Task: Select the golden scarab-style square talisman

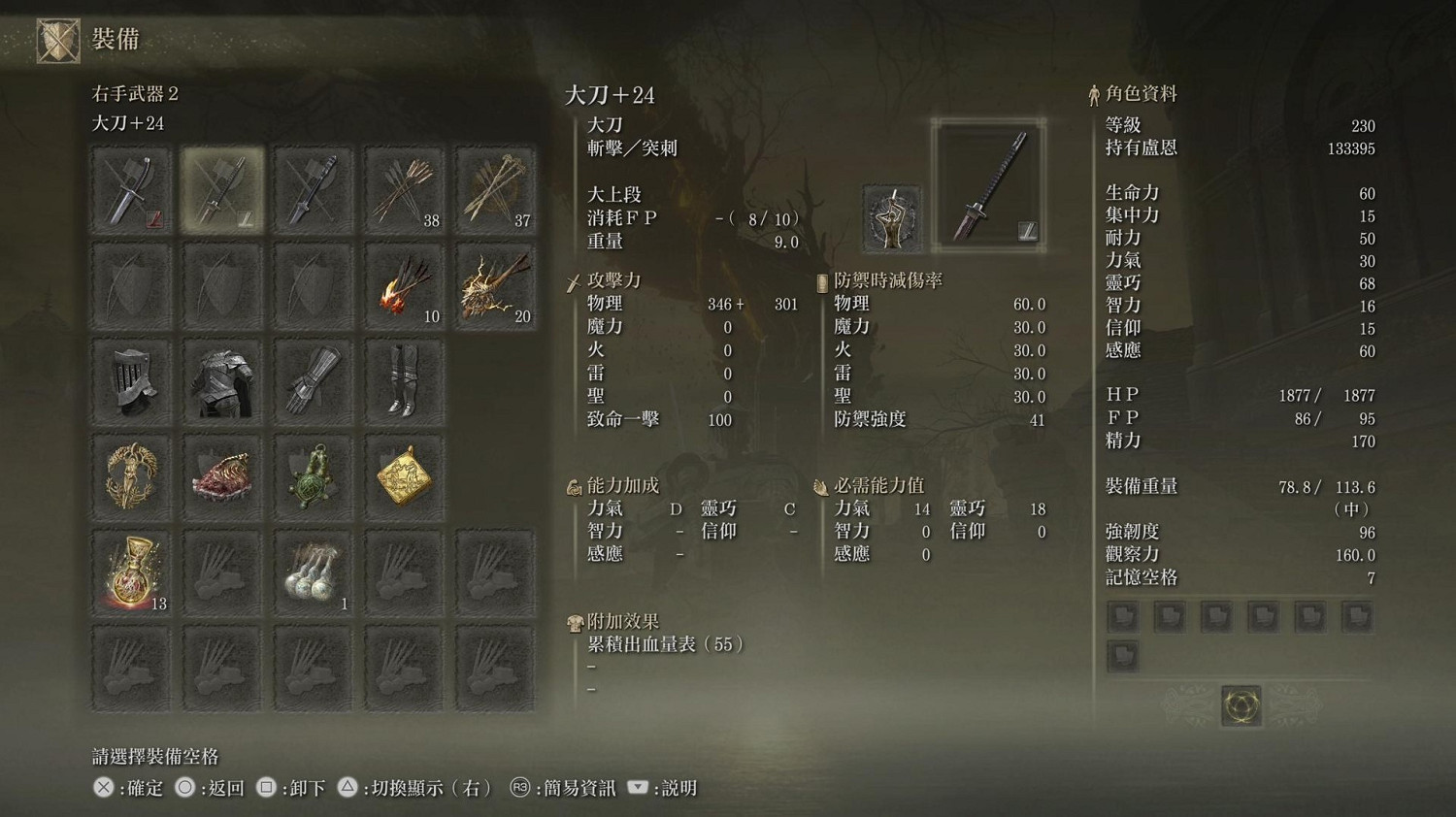Action: 405,474
